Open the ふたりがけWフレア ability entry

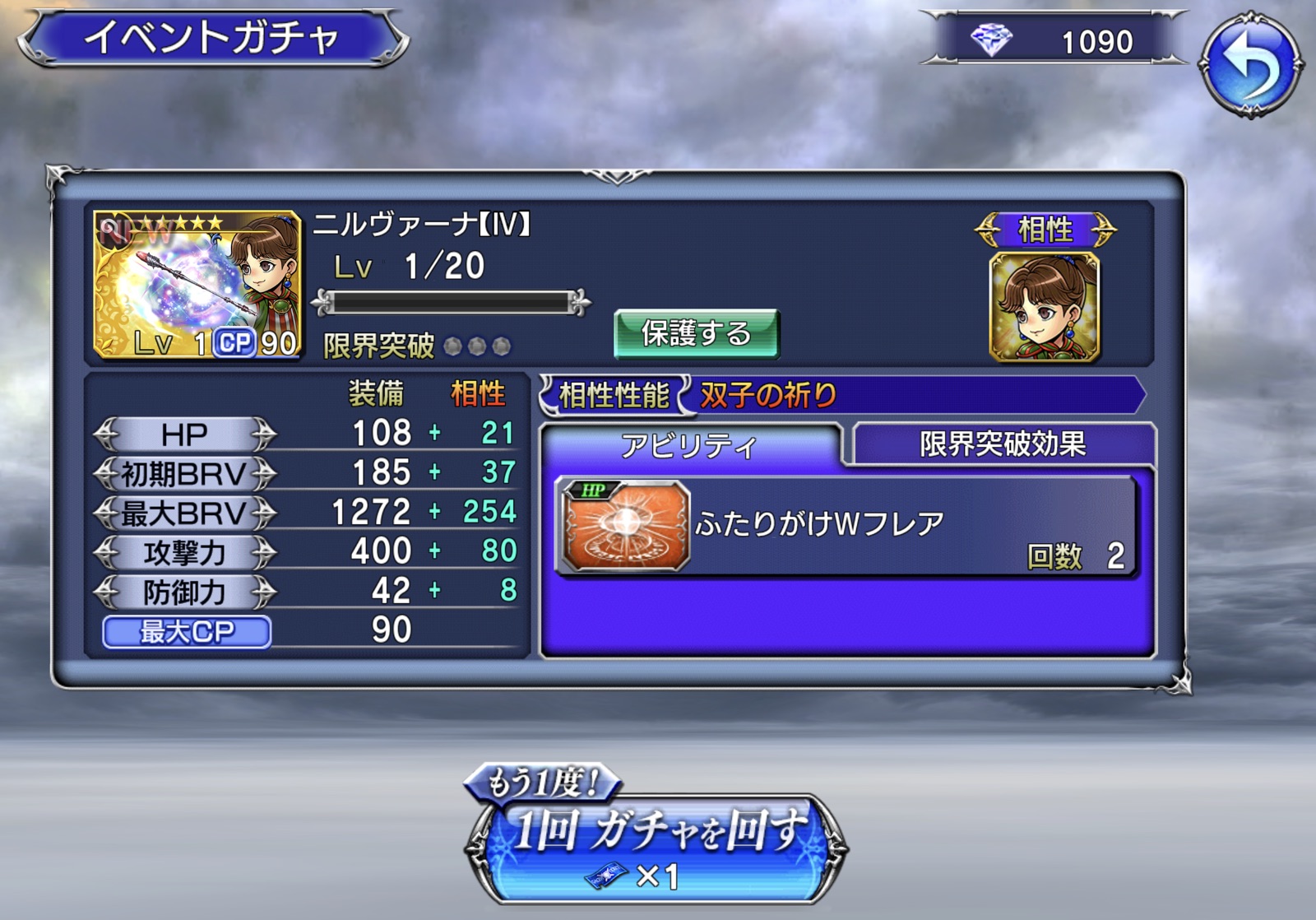tap(847, 527)
